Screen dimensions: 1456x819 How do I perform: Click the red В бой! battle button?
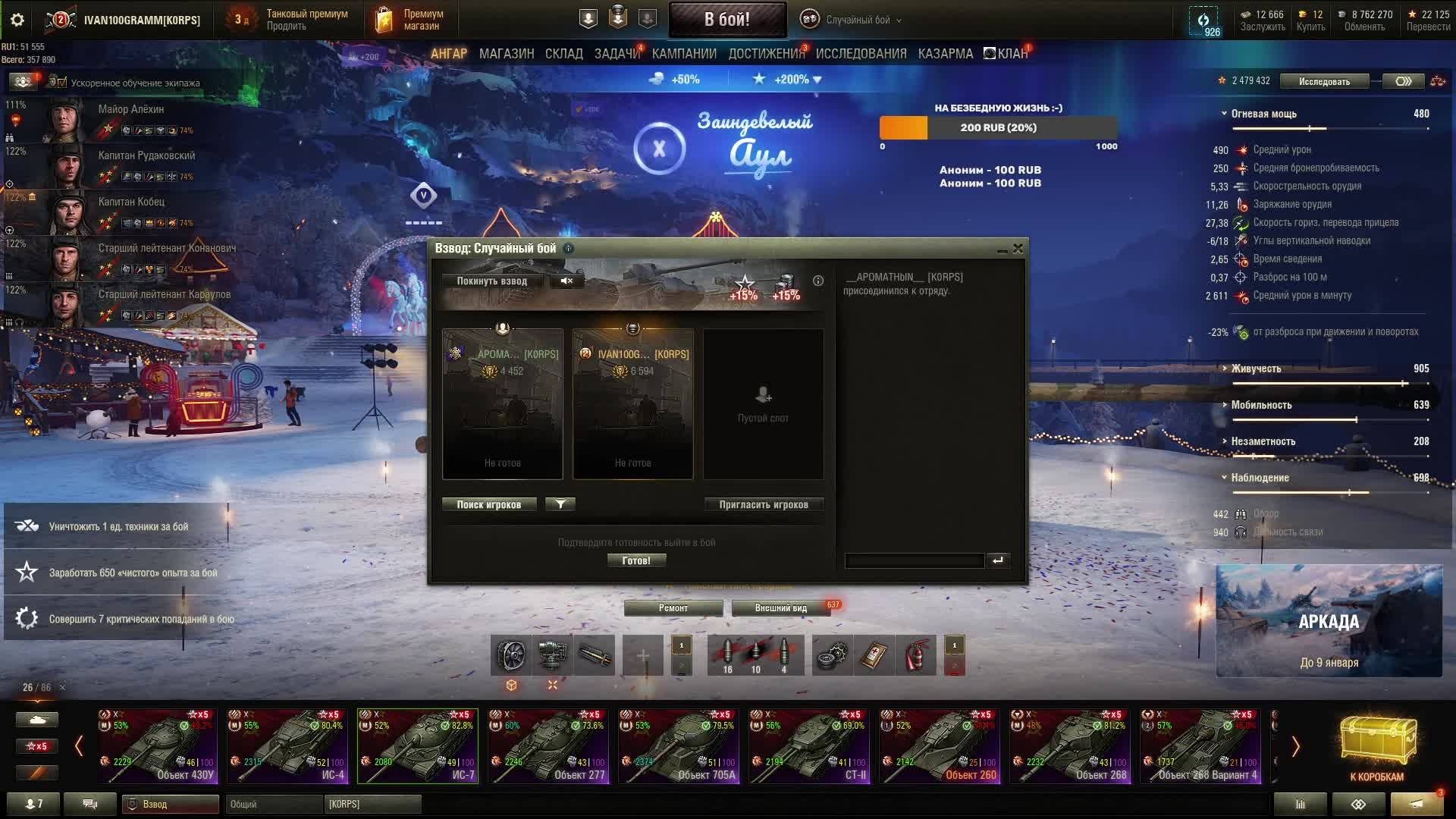[726, 20]
